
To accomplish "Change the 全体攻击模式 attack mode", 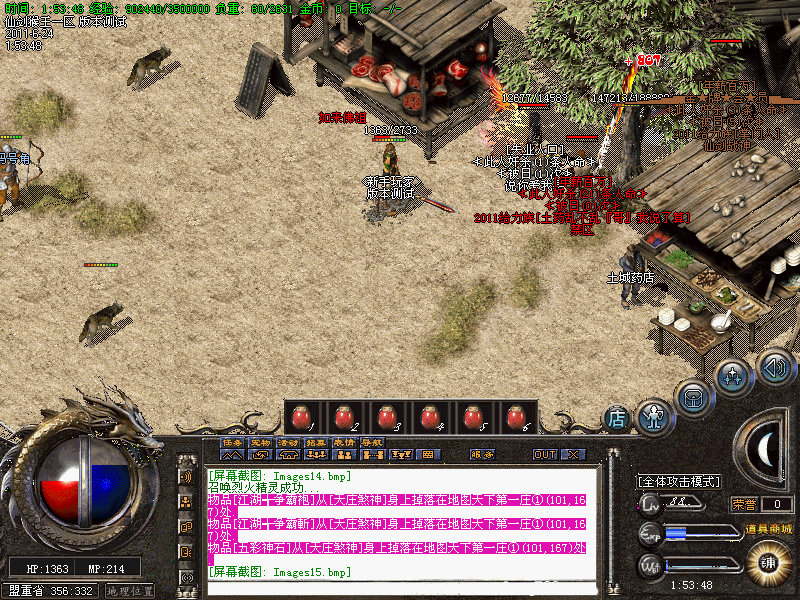I will coord(679,481).
